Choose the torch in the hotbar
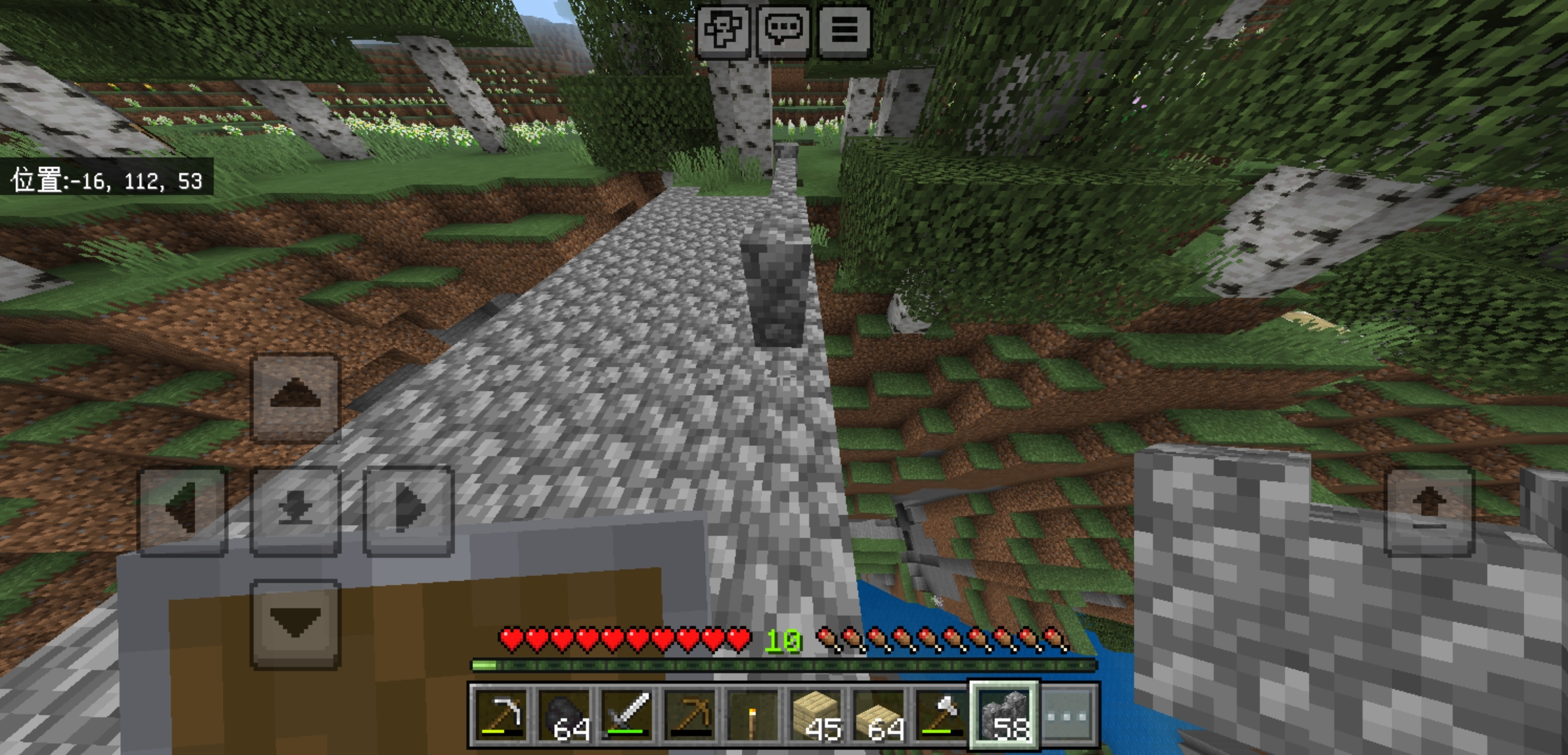This screenshot has width=1568, height=755. [x=753, y=715]
